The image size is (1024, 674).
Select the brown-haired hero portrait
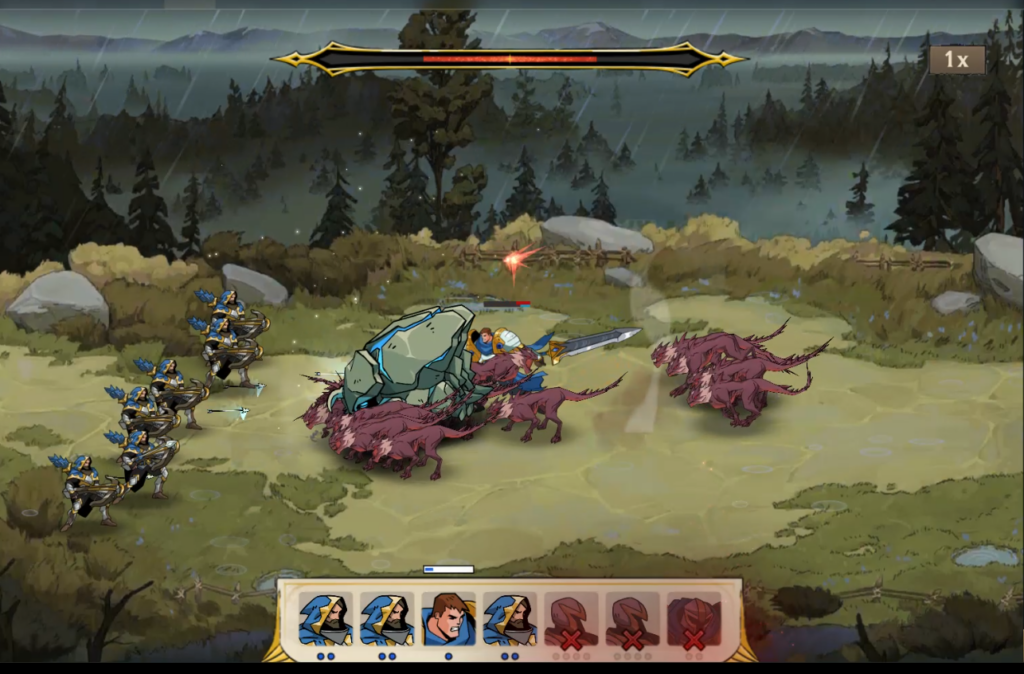click(448, 620)
